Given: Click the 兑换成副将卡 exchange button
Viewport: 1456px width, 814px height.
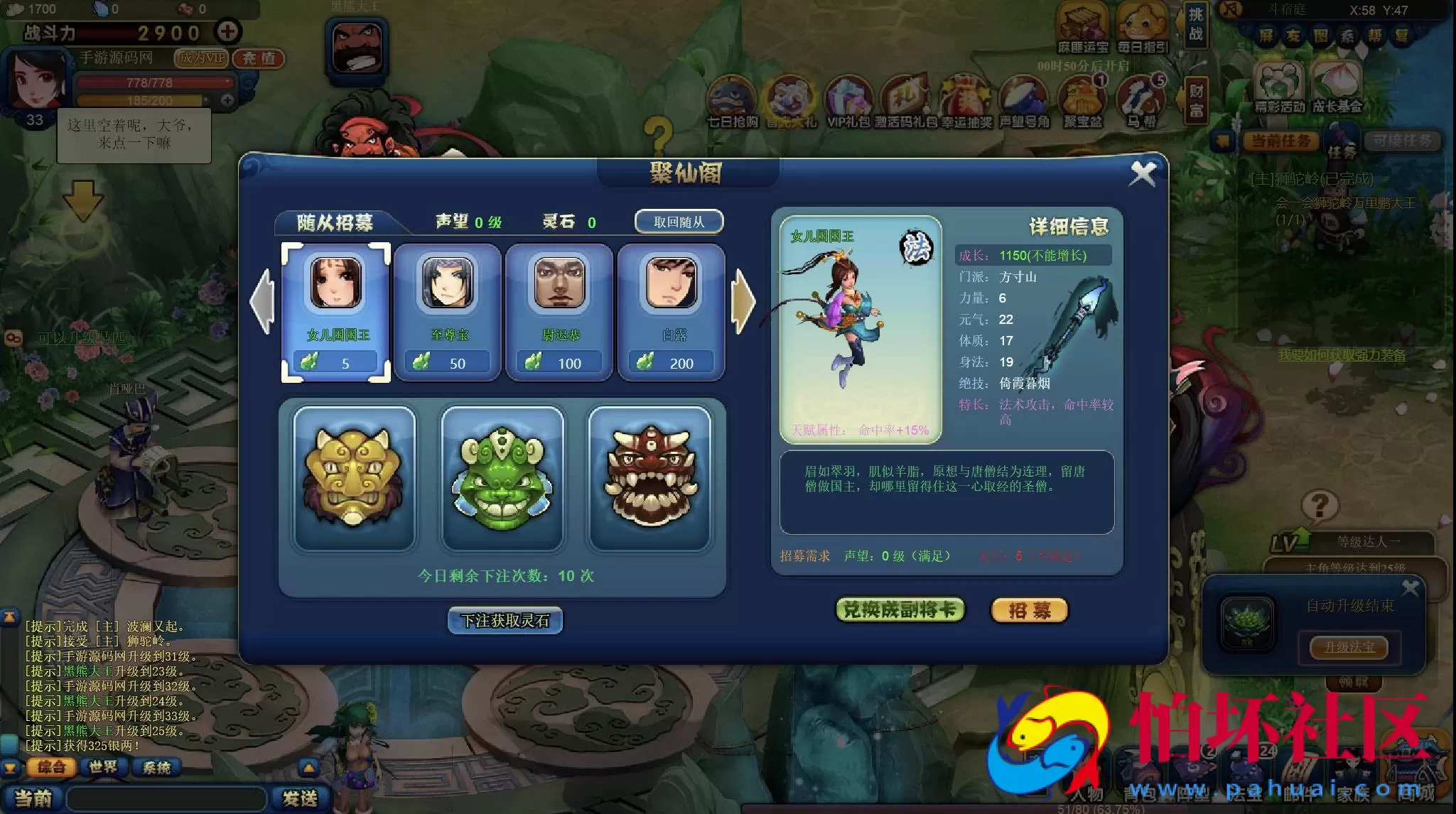Looking at the screenshot, I should (900, 609).
